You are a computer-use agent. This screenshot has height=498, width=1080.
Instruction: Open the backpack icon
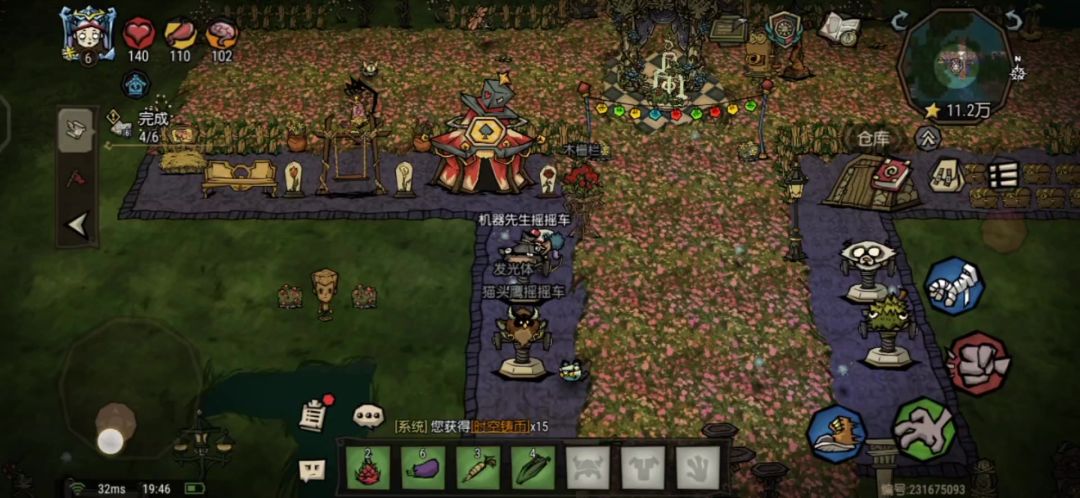pyautogui.click(x=946, y=176)
